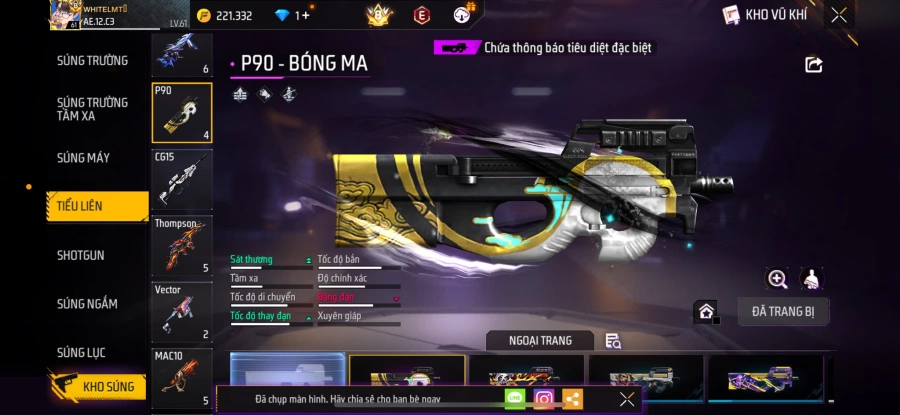
Task: Share the screenshot to Instagram
Action: point(544,398)
